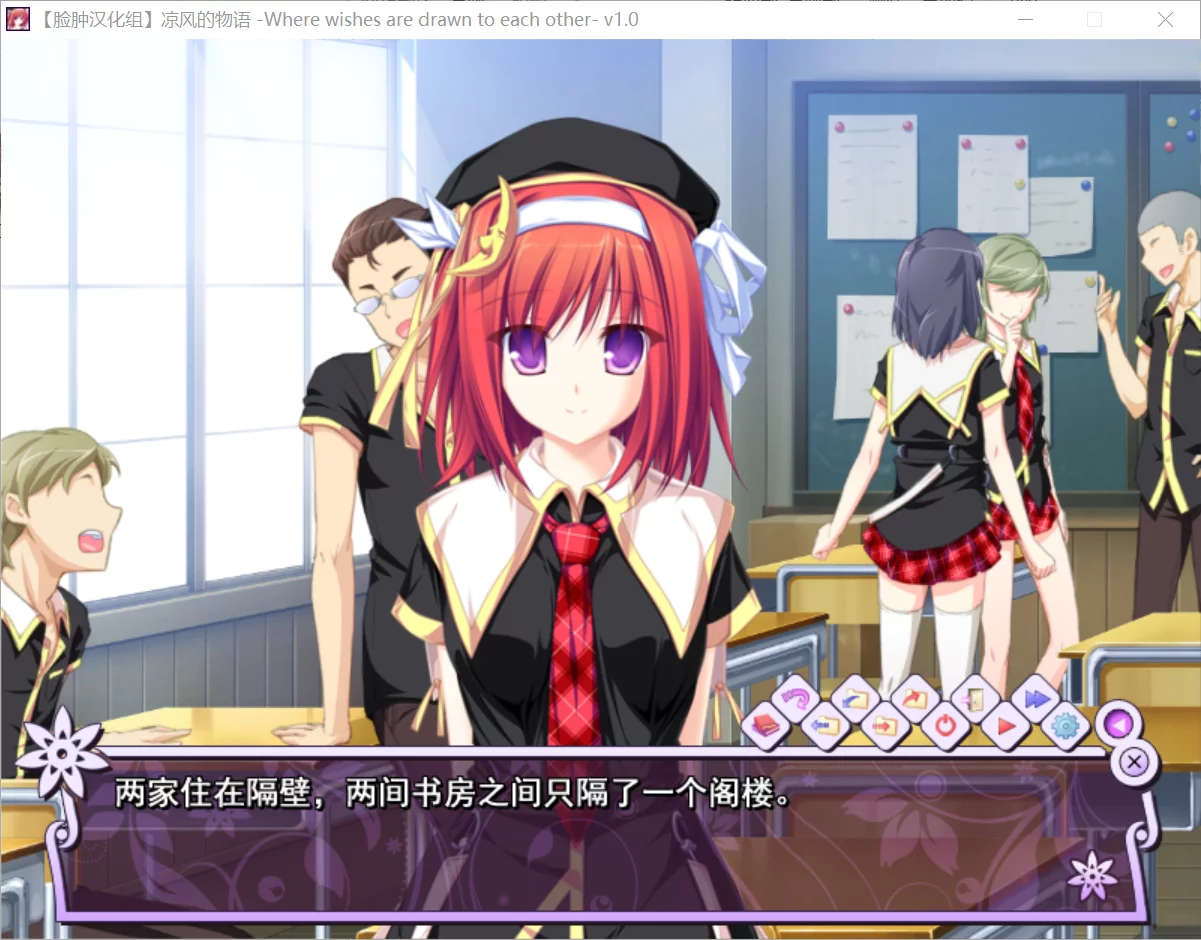The width and height of the screenshot is (1201, 940).
Task: Open settings via the blue gear icon
Action: pos(1064,725)
